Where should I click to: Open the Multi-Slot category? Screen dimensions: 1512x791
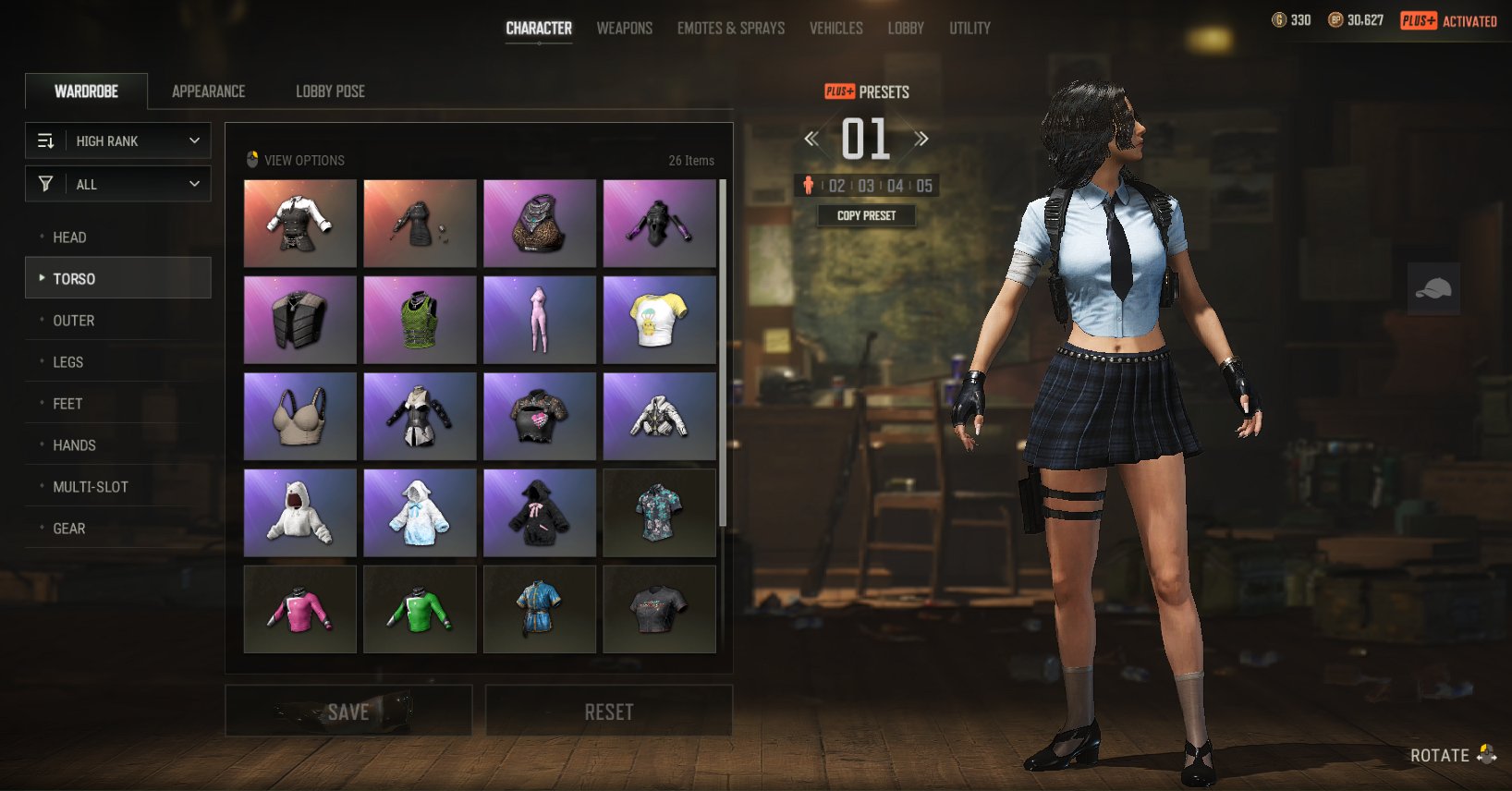click(90, 487)
